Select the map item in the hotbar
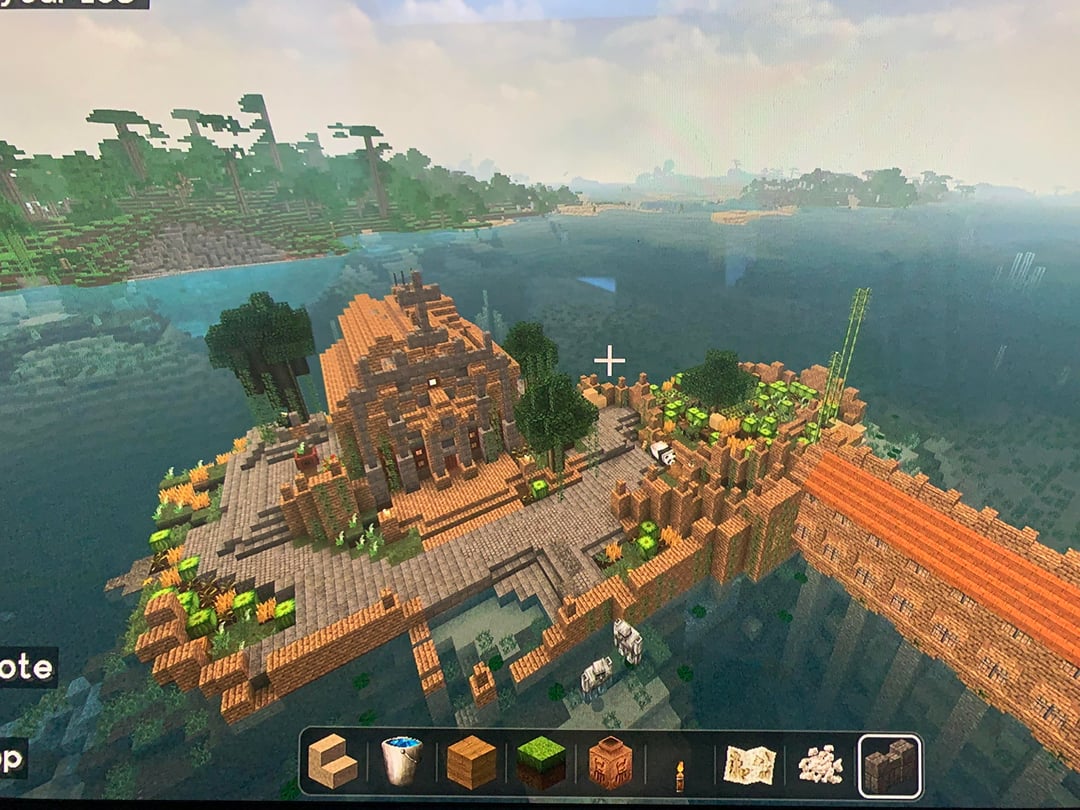 [749, 766]
